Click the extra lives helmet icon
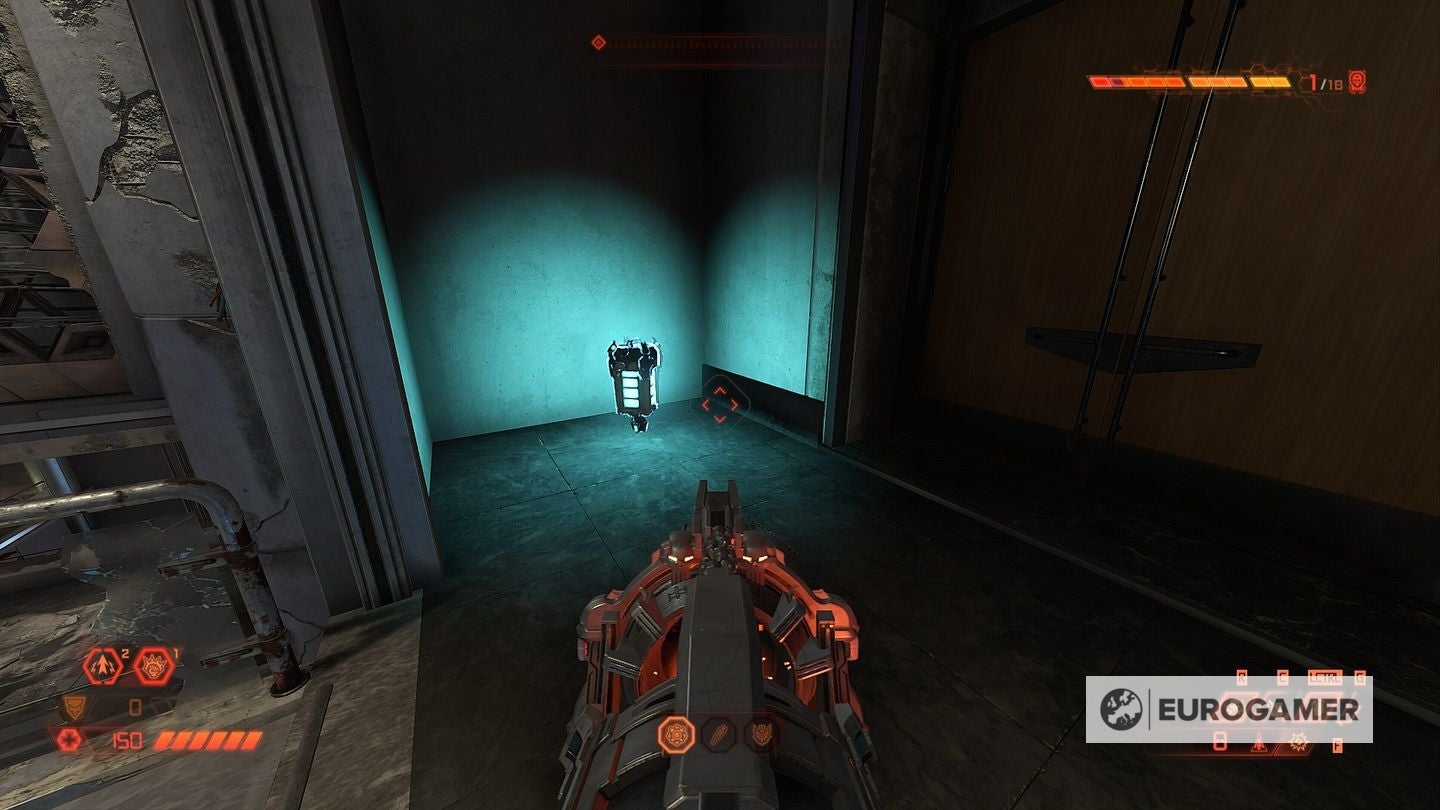This screenshot has width=1440, height=810. (x=73, y=706)
